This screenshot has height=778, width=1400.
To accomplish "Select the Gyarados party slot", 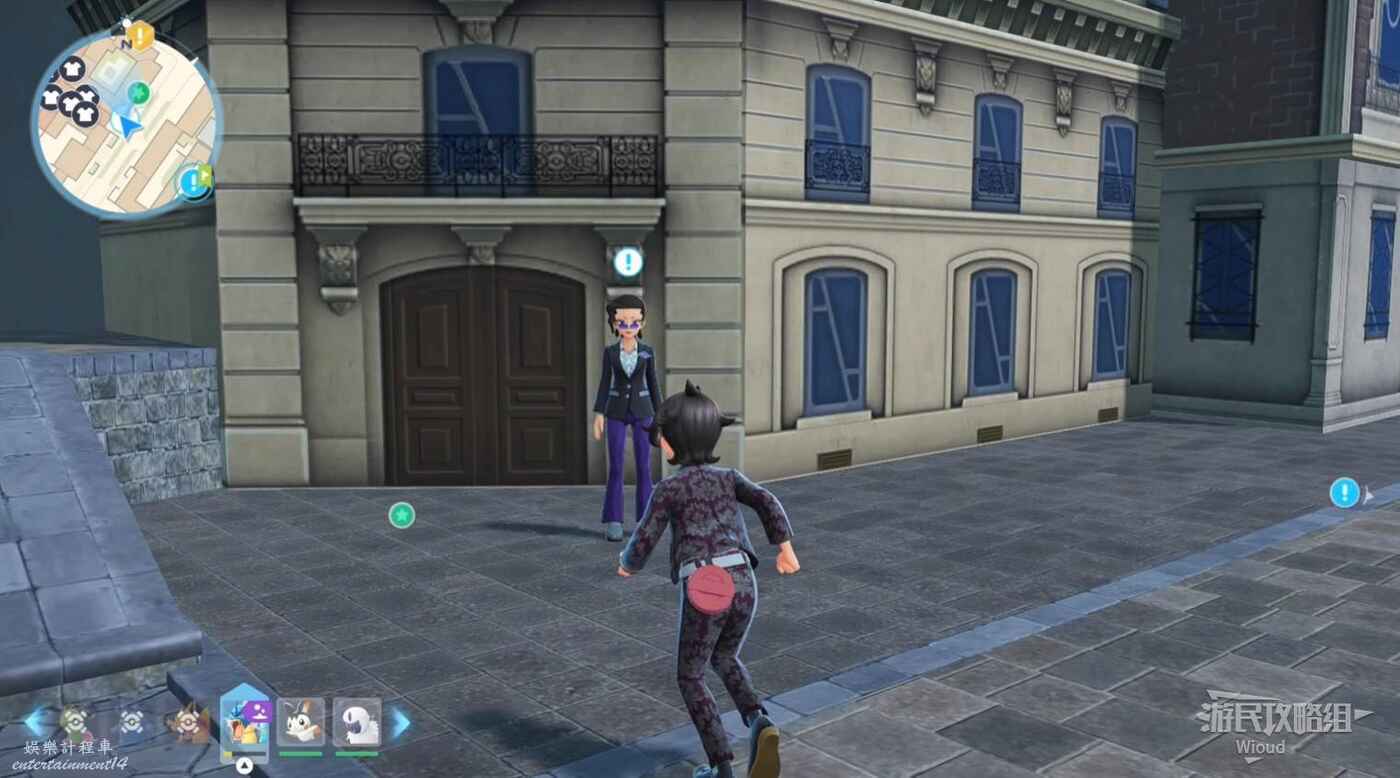I will pos(245,723).
